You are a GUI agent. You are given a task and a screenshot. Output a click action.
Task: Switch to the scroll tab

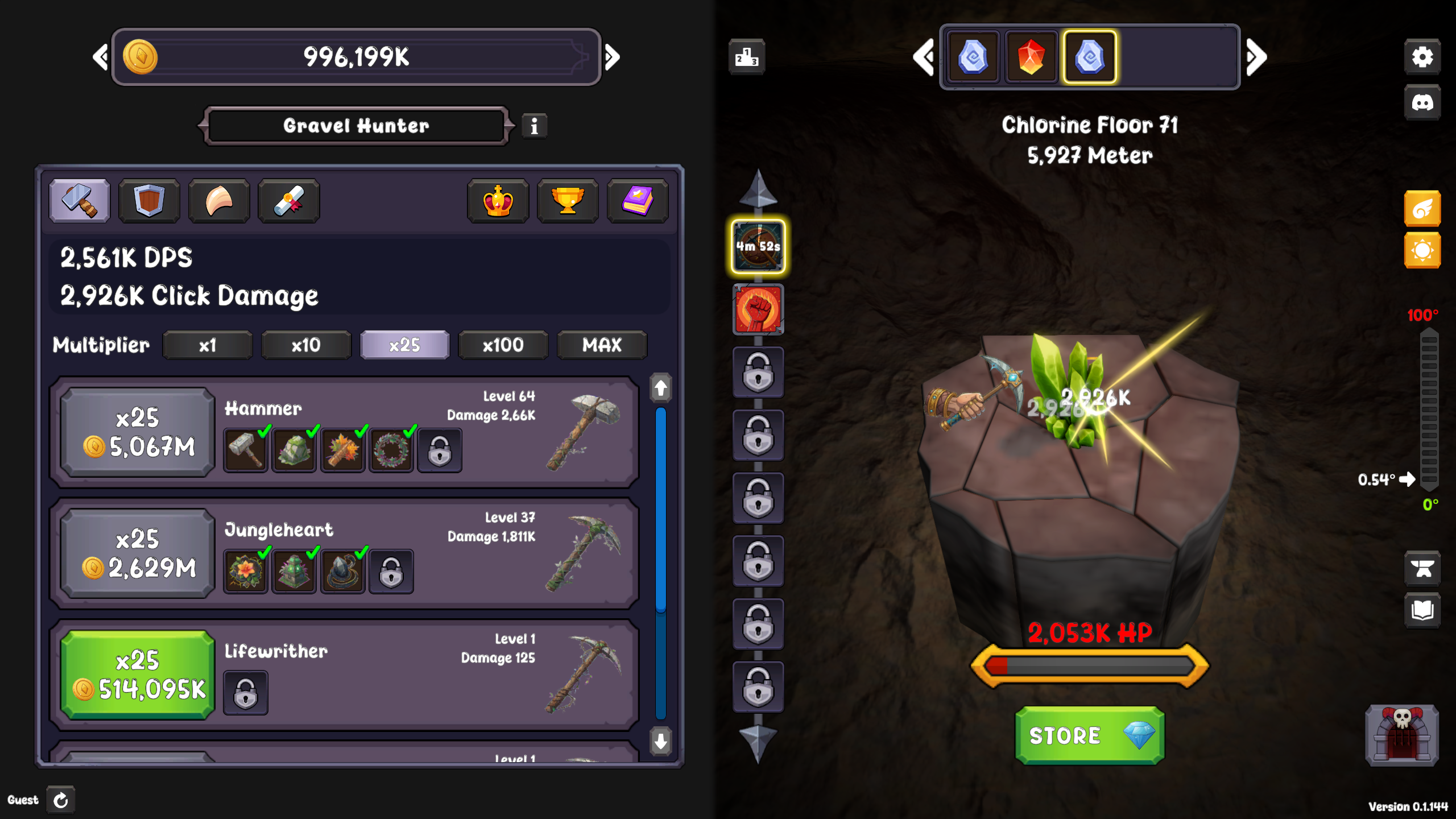click(x=289, y=201)
